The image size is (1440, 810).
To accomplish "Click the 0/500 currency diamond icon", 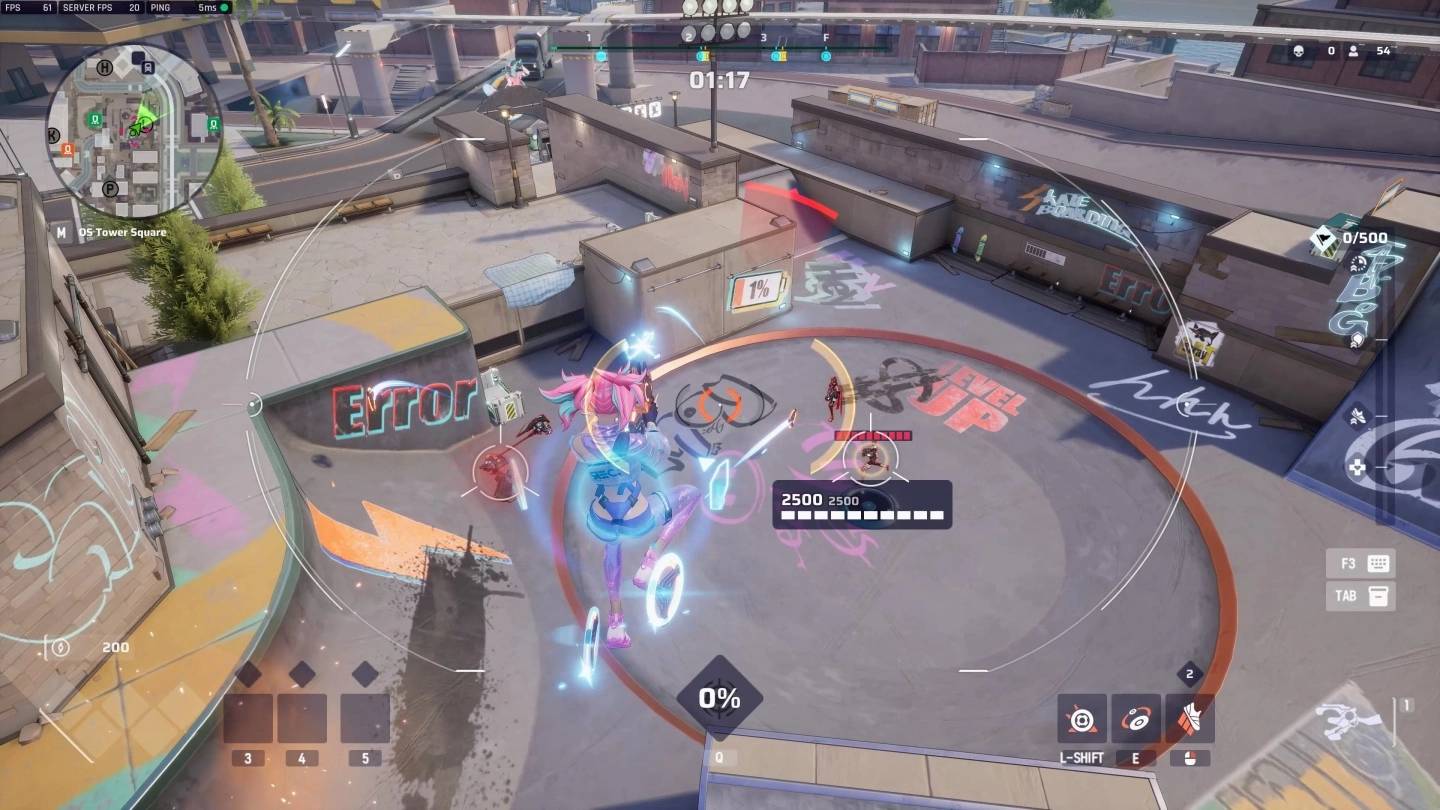I will pyautogui.click(x=1325, y=239).
